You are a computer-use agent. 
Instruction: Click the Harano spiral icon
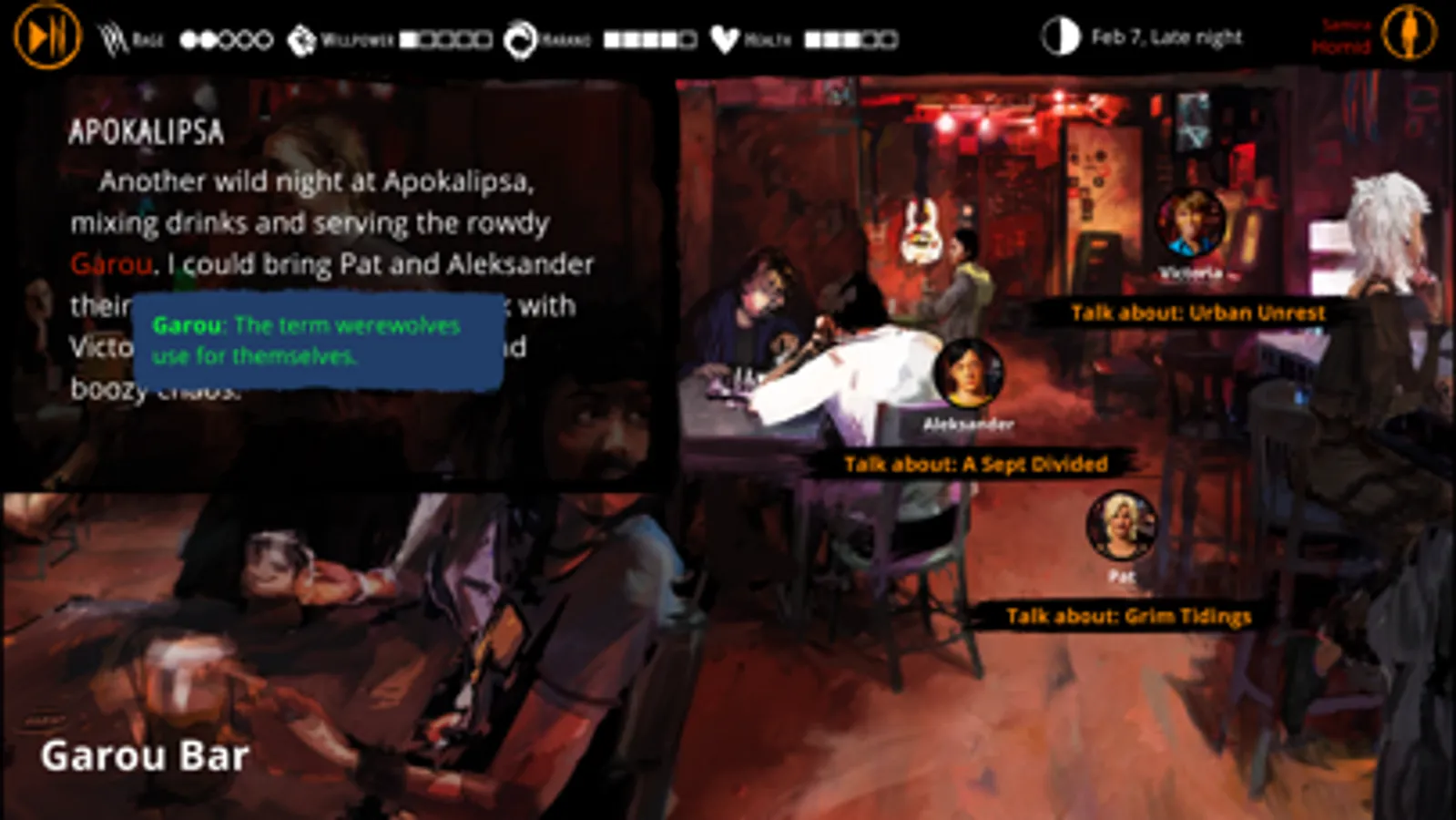point(521,37)
